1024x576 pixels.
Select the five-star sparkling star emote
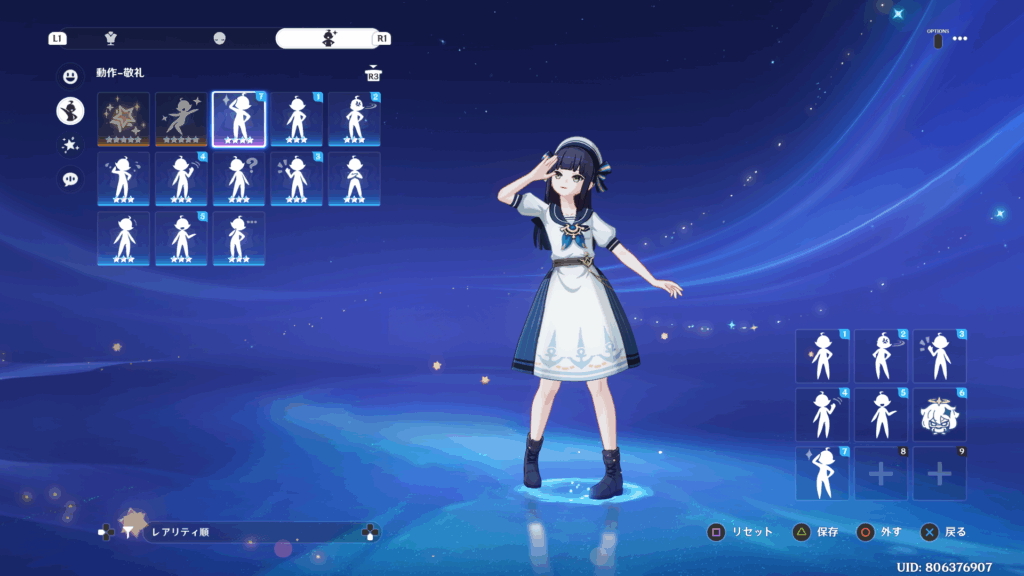point(124,119)
